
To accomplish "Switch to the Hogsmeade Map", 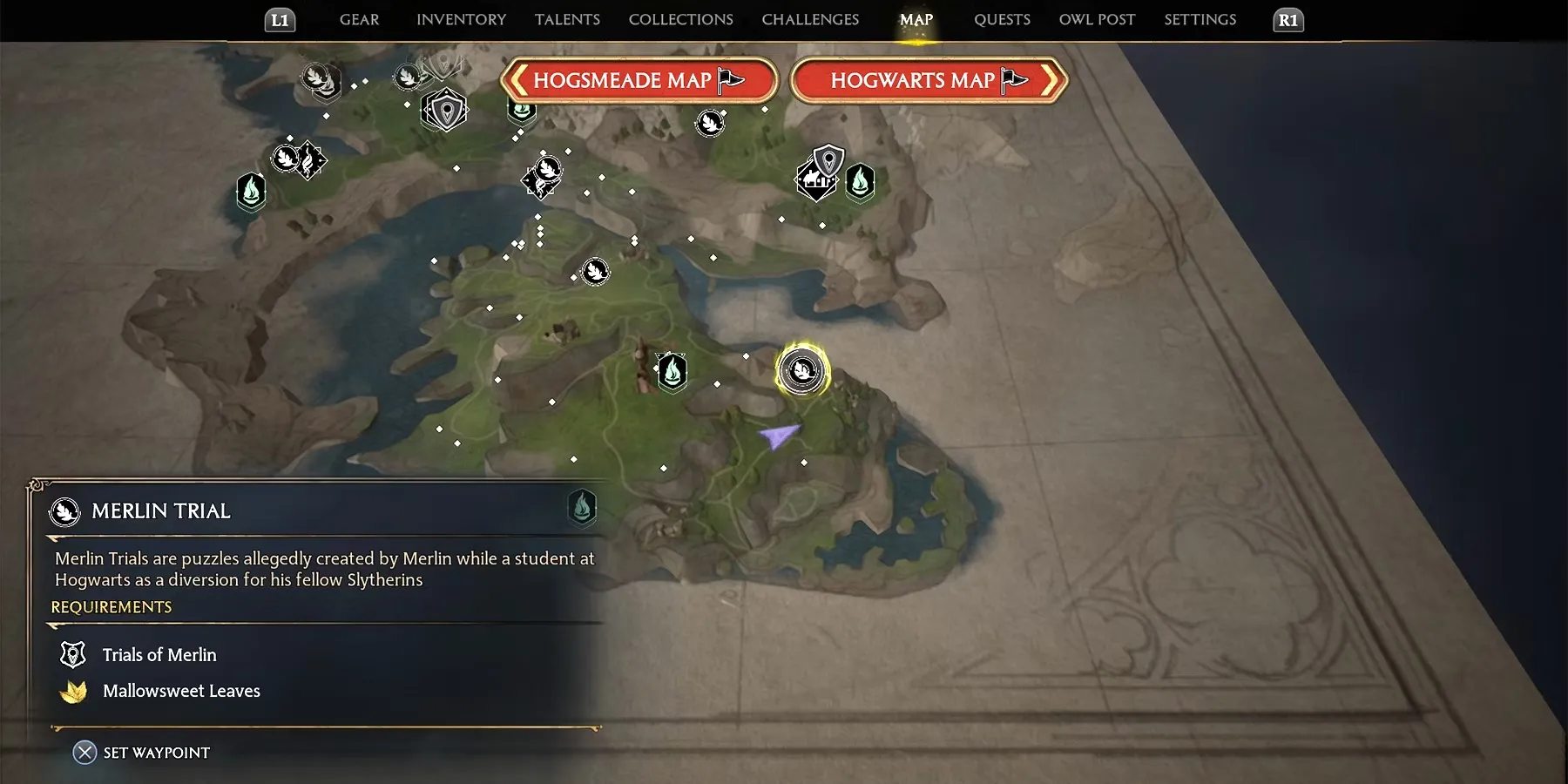I will click(639, 81).
